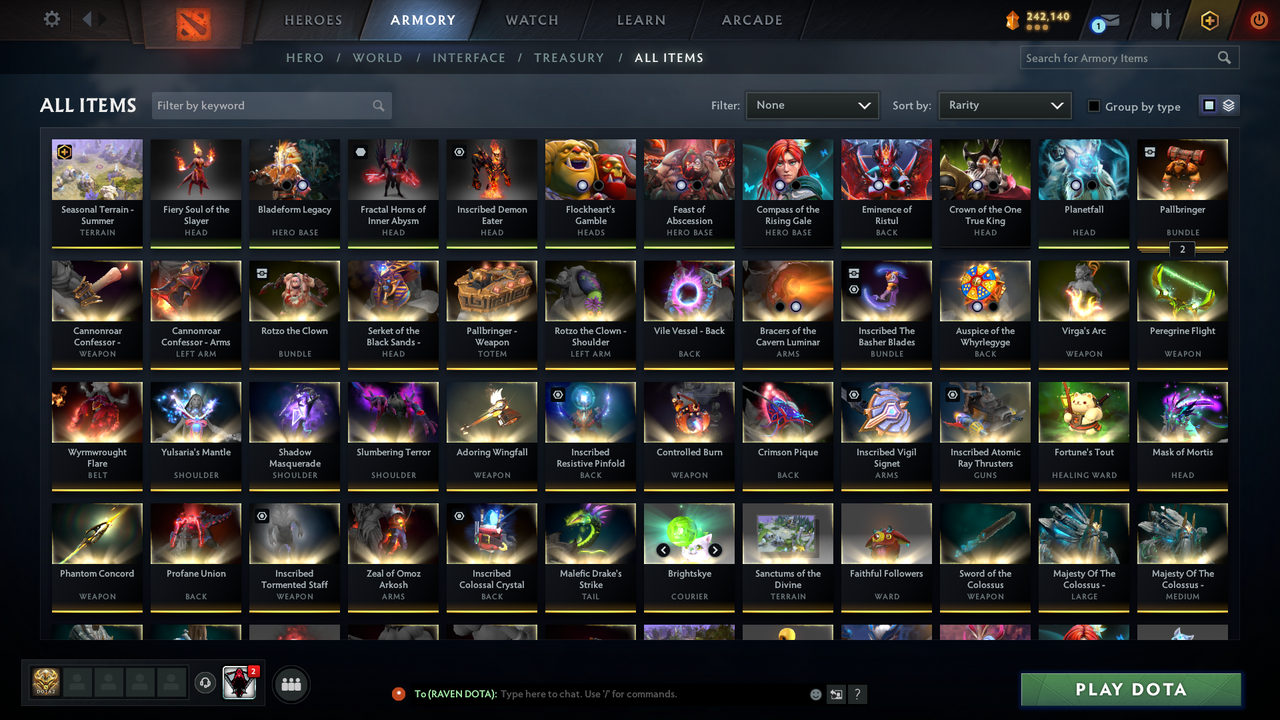
Task: Click the voice chat headphone icon
Action: (207, 683)
